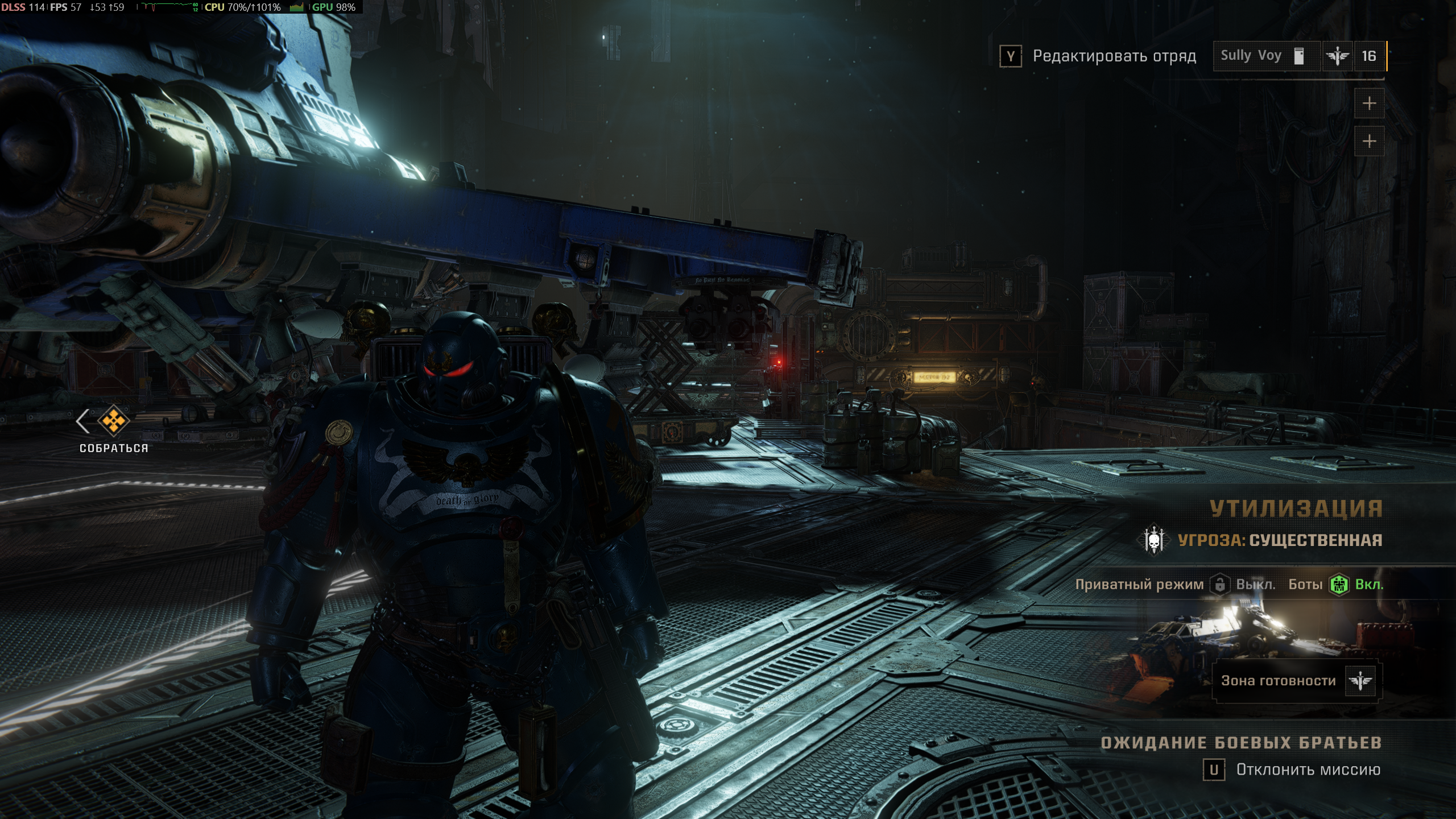Activate the Regroup emote icon
The width and height of the screenshot is (1456, 819).
pyautogui.click(x=113, y=421)
